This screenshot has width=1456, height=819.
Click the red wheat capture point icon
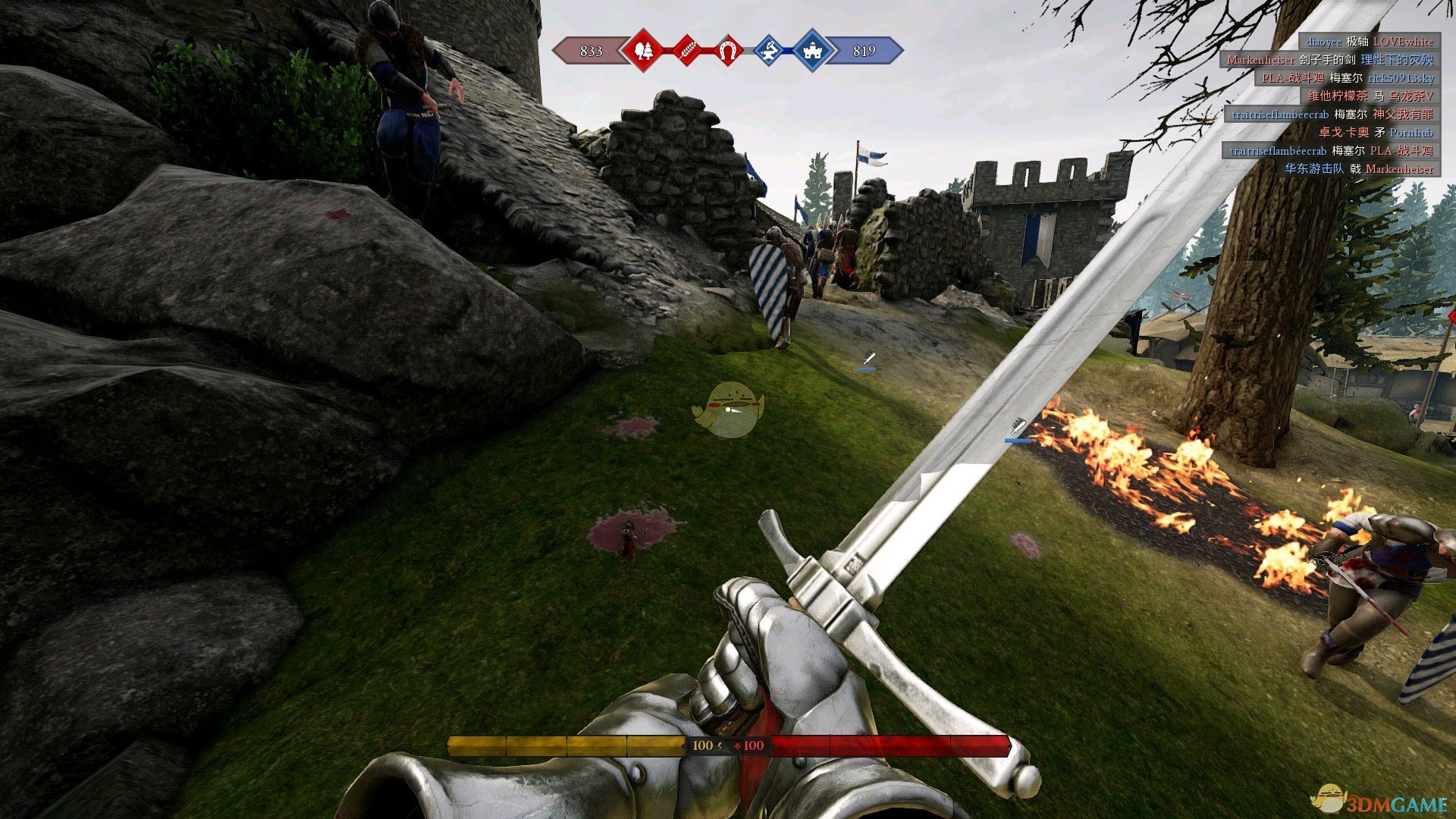(686, 51)
